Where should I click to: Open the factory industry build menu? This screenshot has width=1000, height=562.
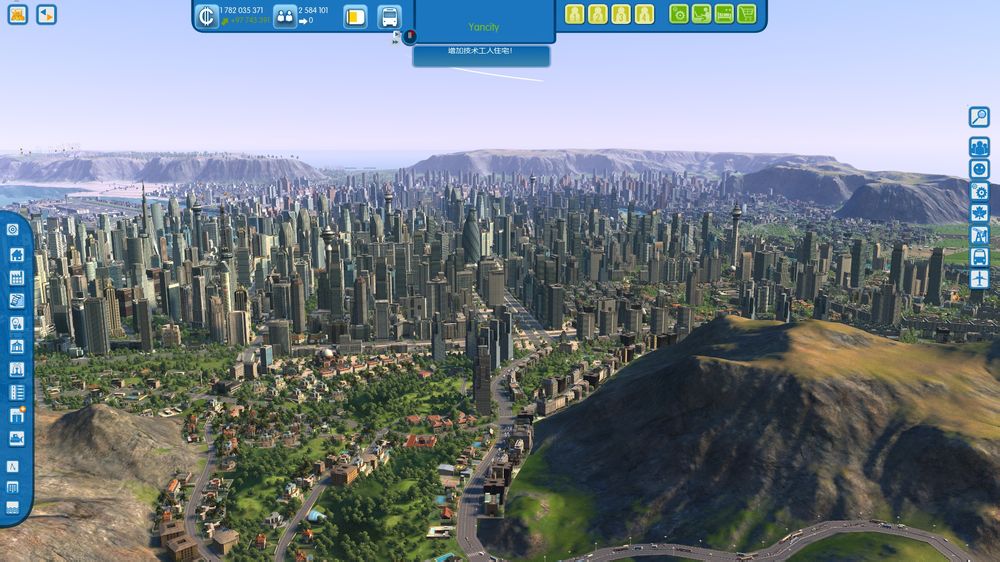16,277
